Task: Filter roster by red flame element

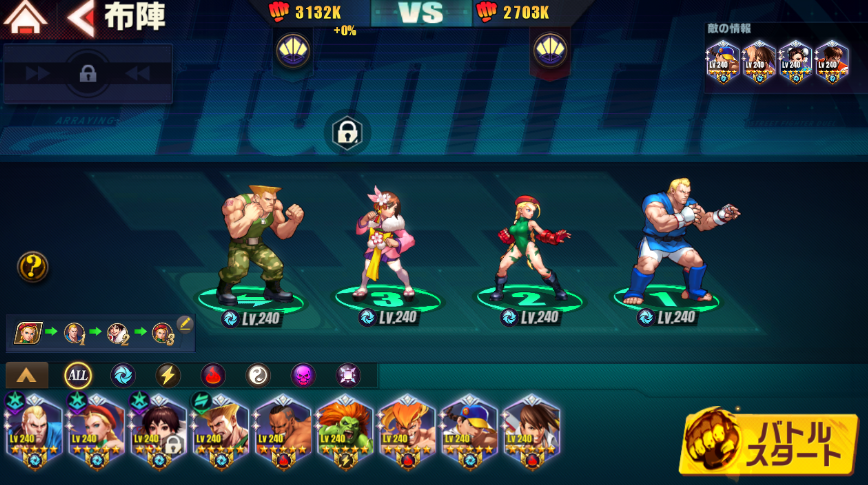Action: (x=213, y=375)
